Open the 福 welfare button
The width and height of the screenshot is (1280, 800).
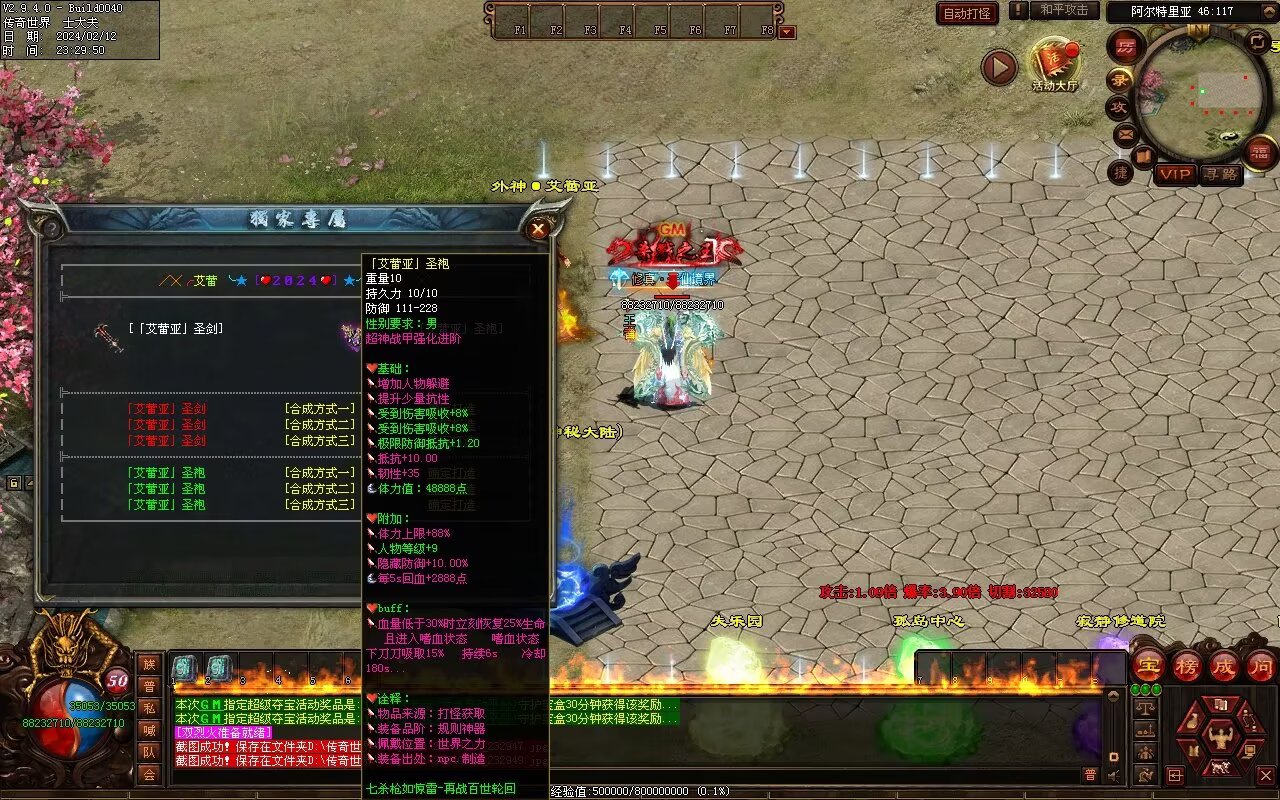pos(1262,152)
